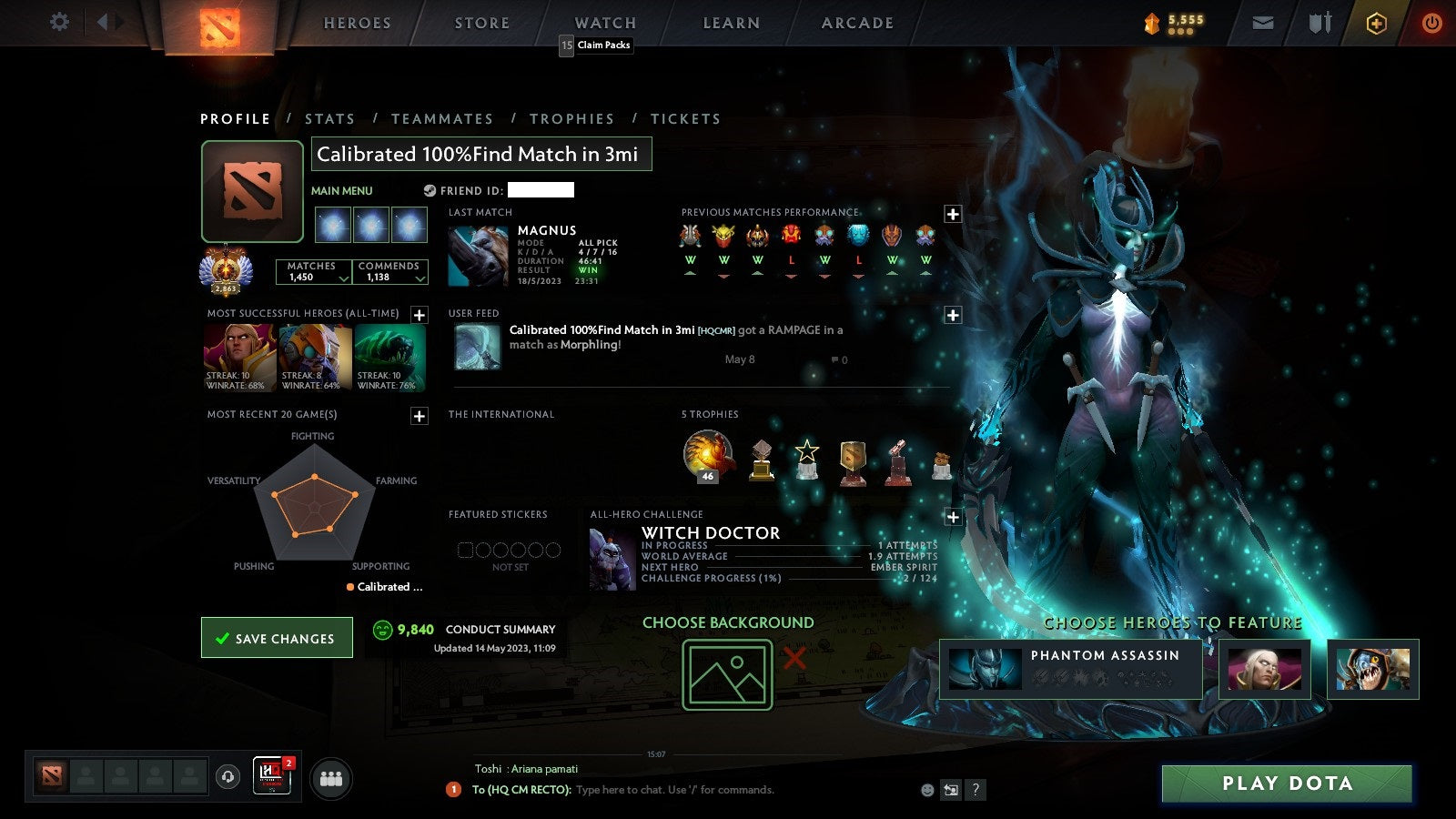The width and height of the screenshot is (1456, 819).
Task: Open messages via the envelope icon
Action: pyautogui.click(x=1263, y=23)
